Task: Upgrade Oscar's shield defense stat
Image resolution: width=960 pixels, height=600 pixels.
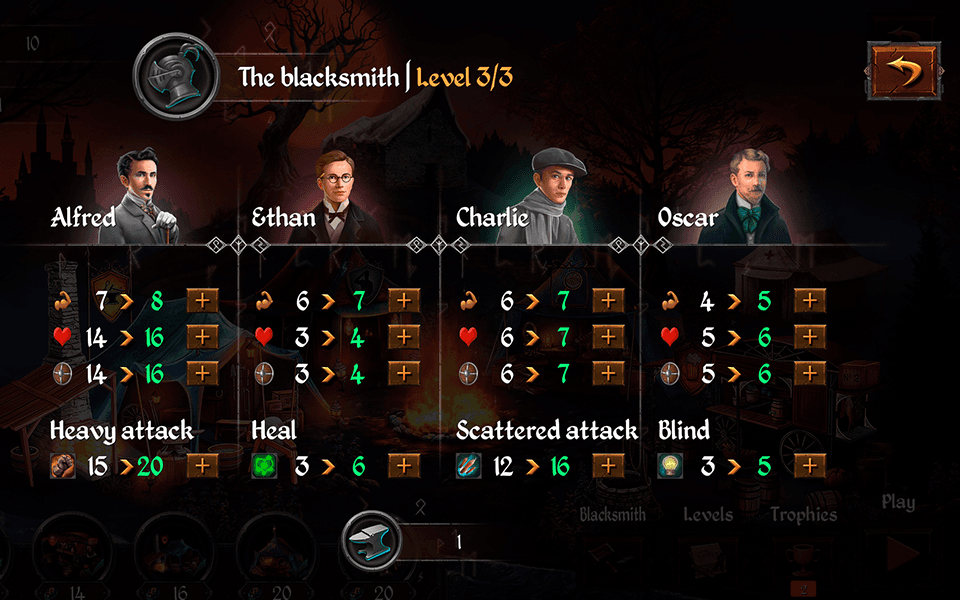Action: 810,374
